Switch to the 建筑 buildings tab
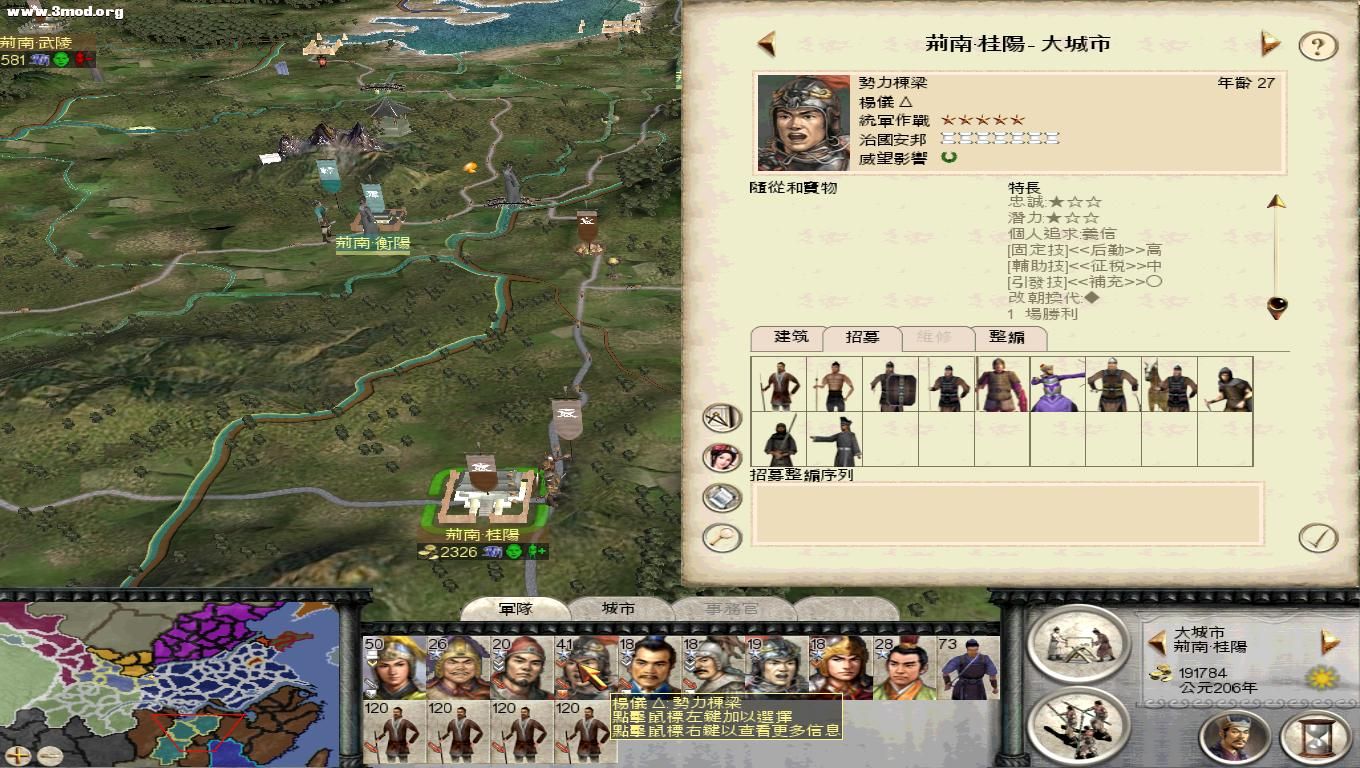The width and height of the screenshot is (1360, 768). tap(790, 338)
